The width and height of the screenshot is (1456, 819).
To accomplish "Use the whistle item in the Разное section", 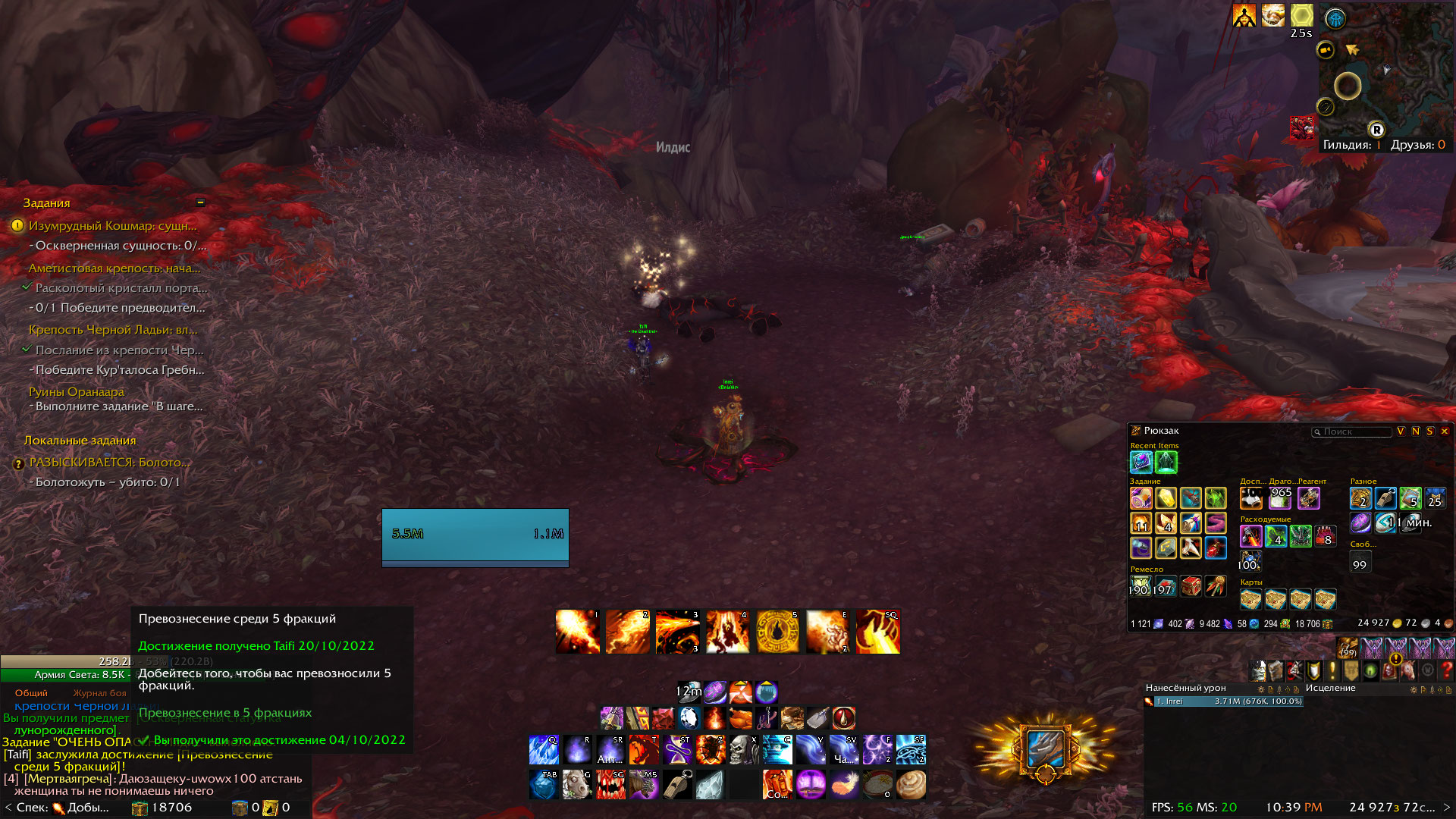I will click(1385, 498).
